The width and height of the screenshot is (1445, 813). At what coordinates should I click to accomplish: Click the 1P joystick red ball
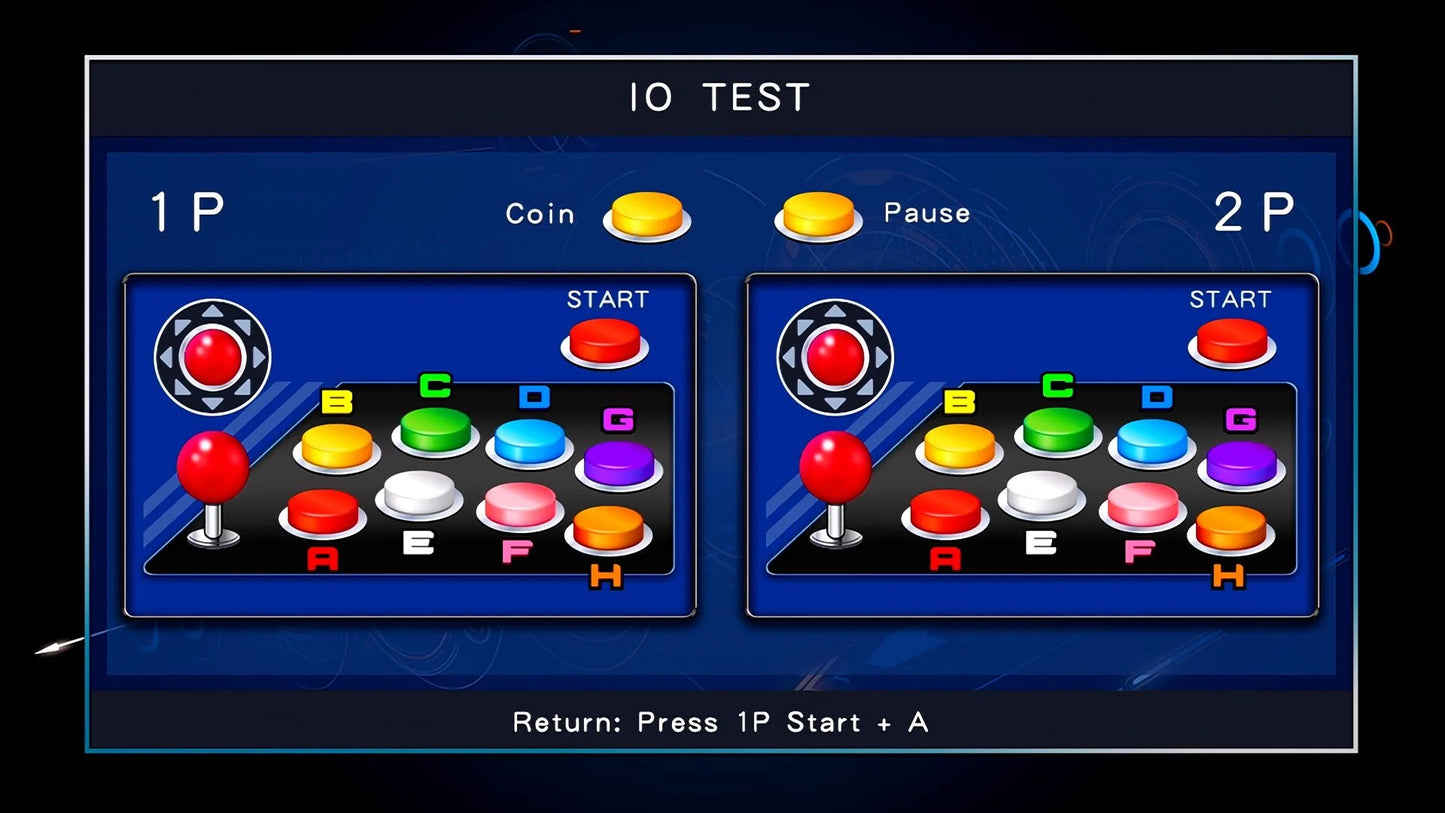(x=213, y=467)
